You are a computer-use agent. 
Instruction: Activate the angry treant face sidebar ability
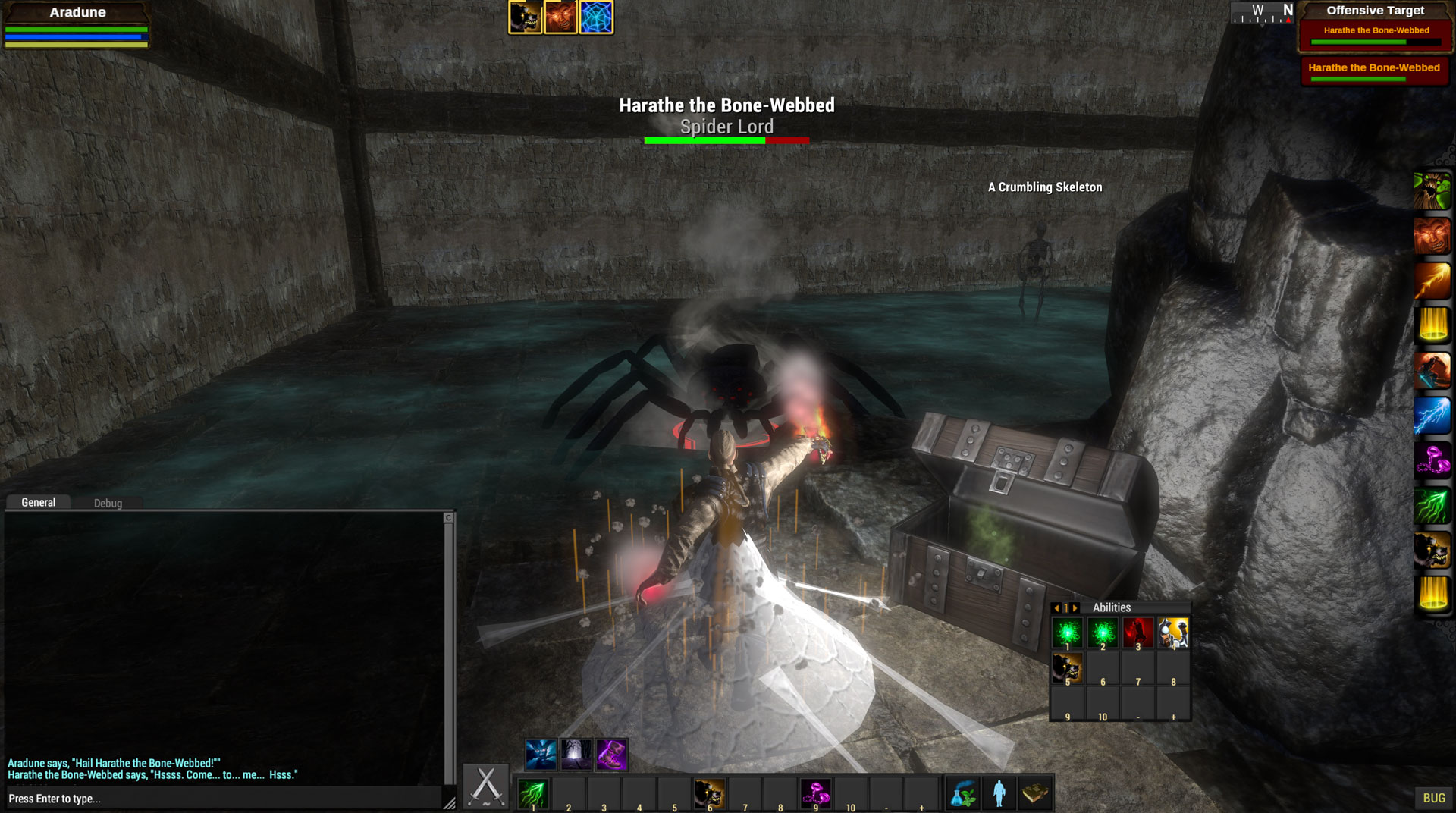click(1432, 191)
